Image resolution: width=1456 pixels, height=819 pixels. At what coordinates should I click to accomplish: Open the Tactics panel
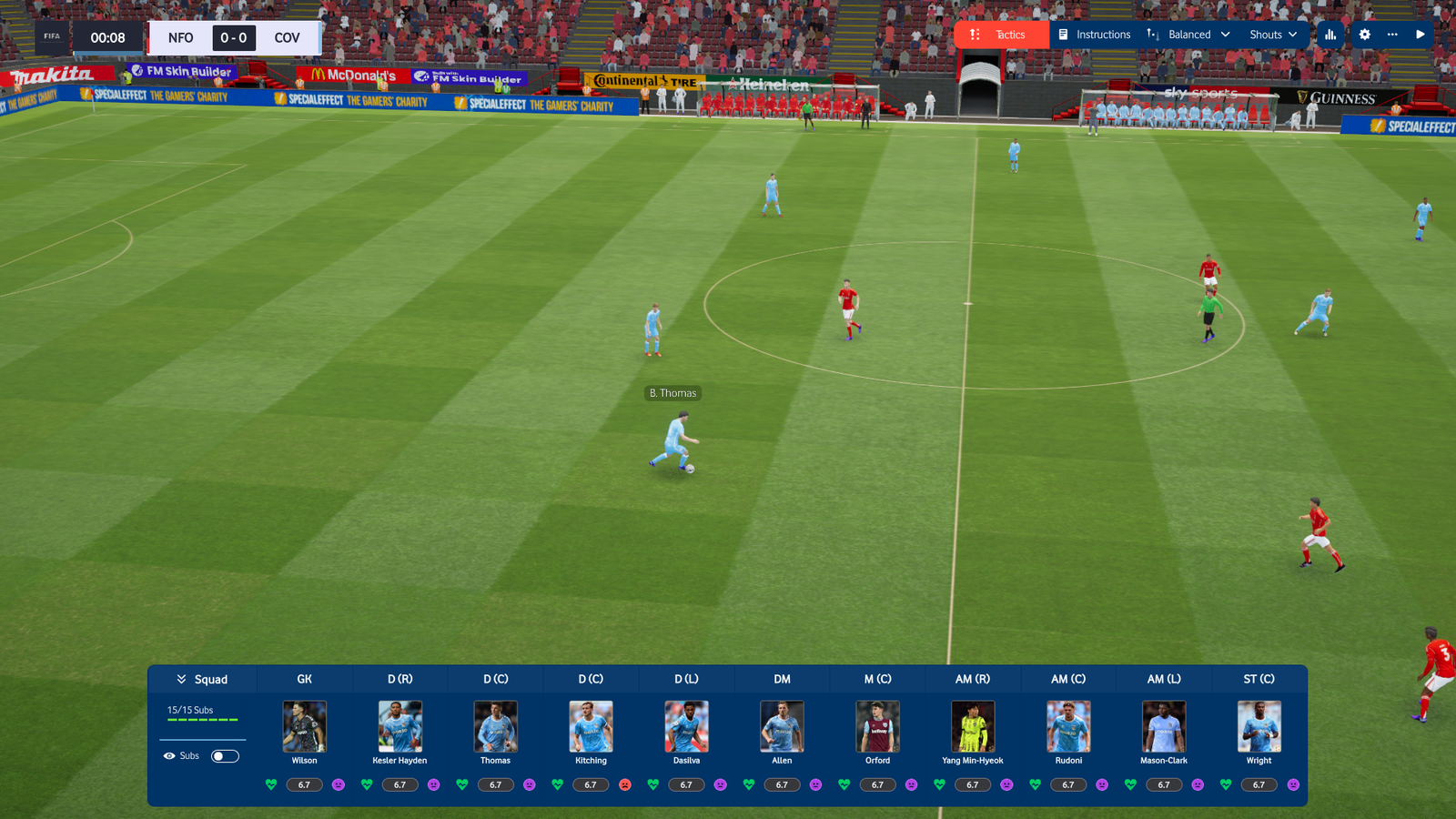(1000, 35)
